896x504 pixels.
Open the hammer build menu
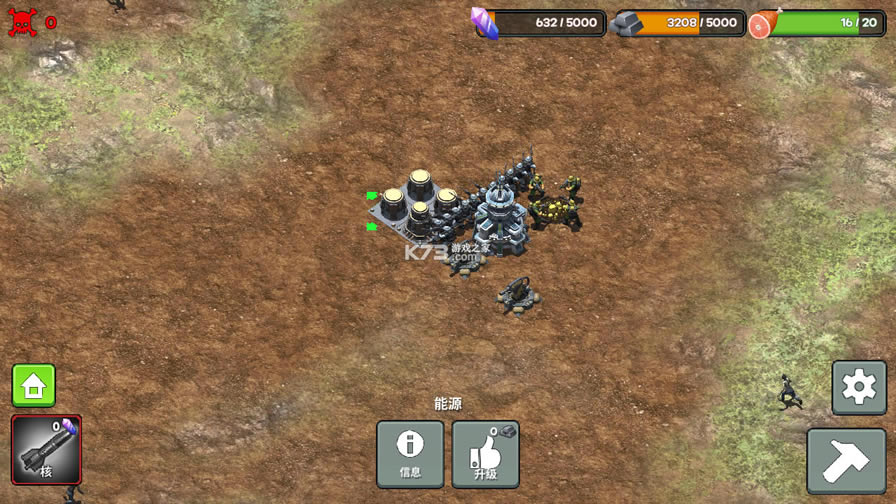click(x=846, y=461)
